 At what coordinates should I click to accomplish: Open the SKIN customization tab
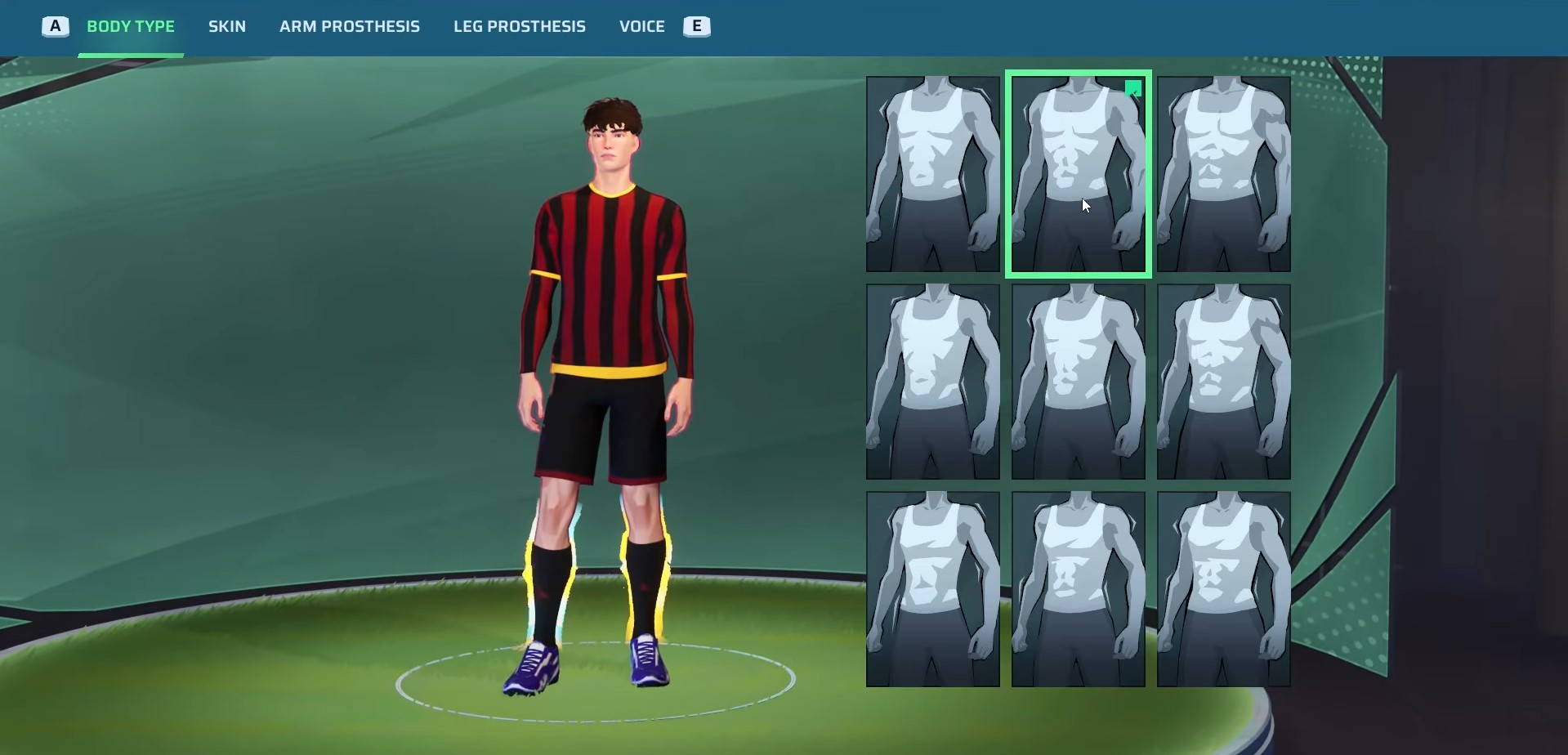pyautogui.click(x=226, y=26)
